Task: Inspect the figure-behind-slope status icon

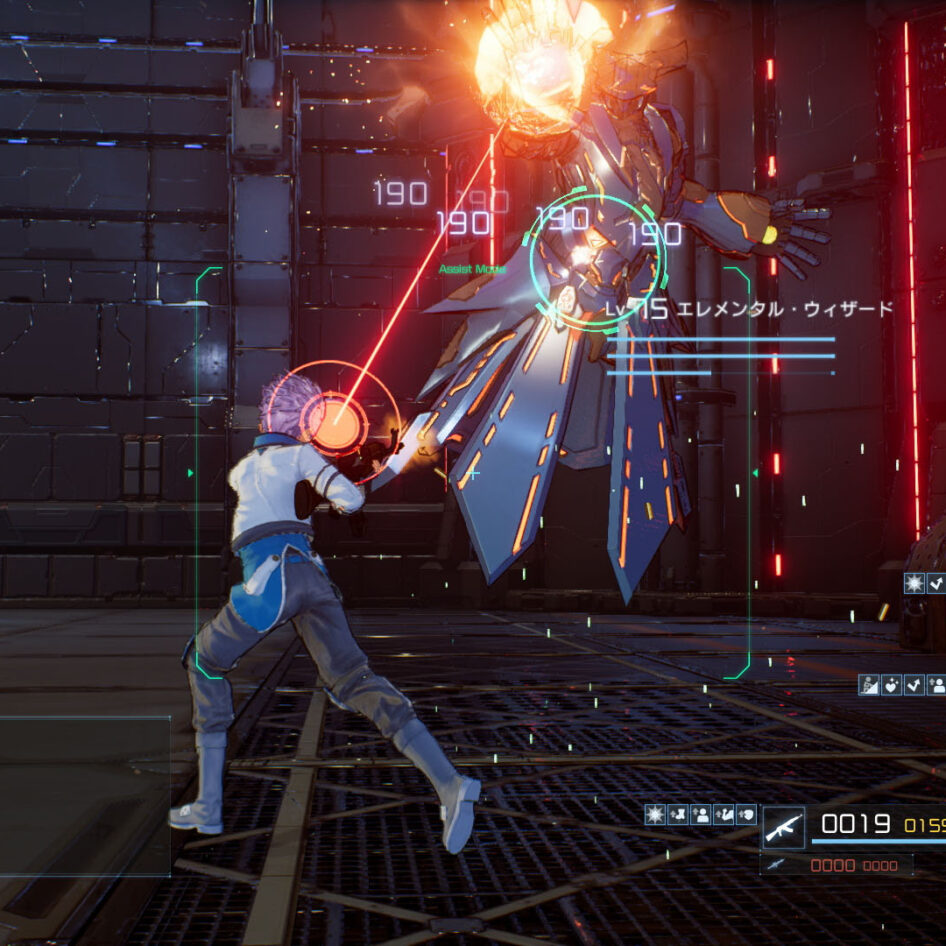Action: pos(869,685)
